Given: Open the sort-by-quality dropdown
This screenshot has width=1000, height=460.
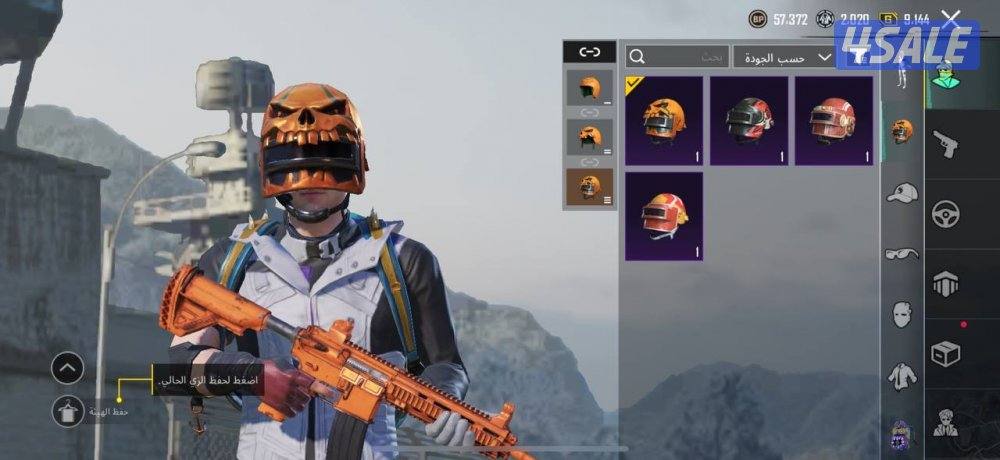Looking at the screenshot, I should click(784, 57).
